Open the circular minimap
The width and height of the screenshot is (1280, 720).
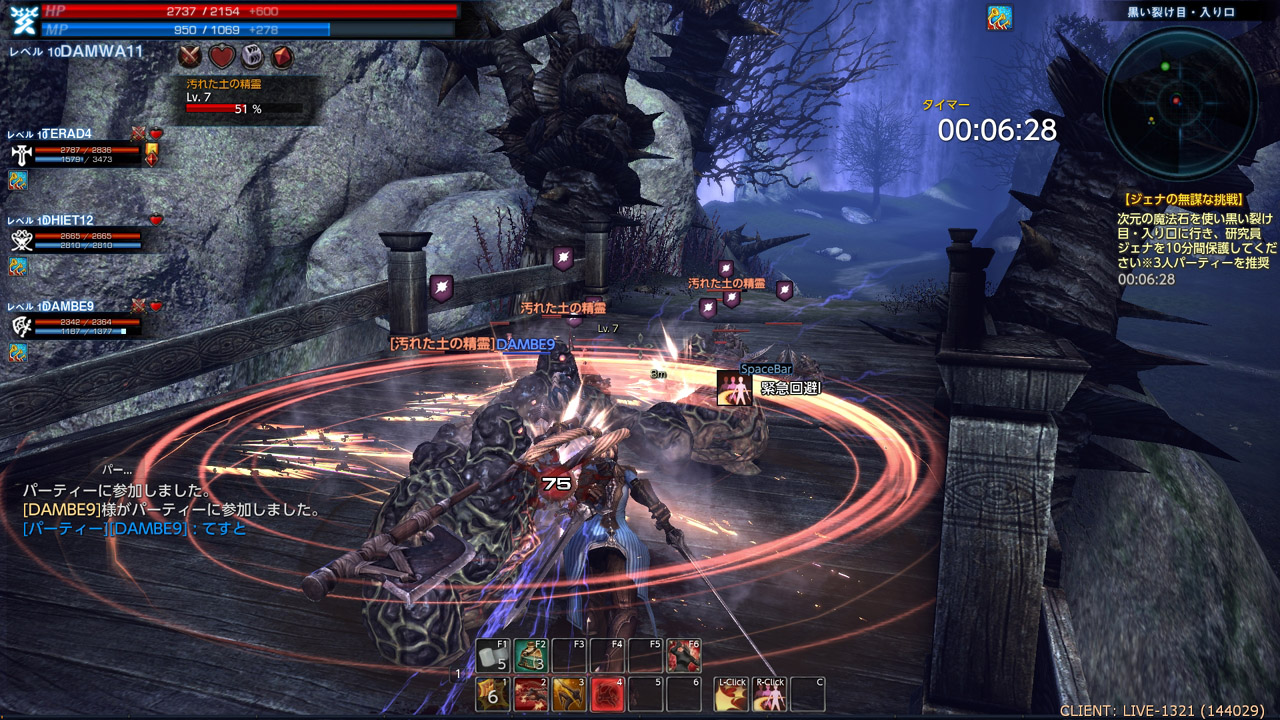click(x=1180, y=103)
